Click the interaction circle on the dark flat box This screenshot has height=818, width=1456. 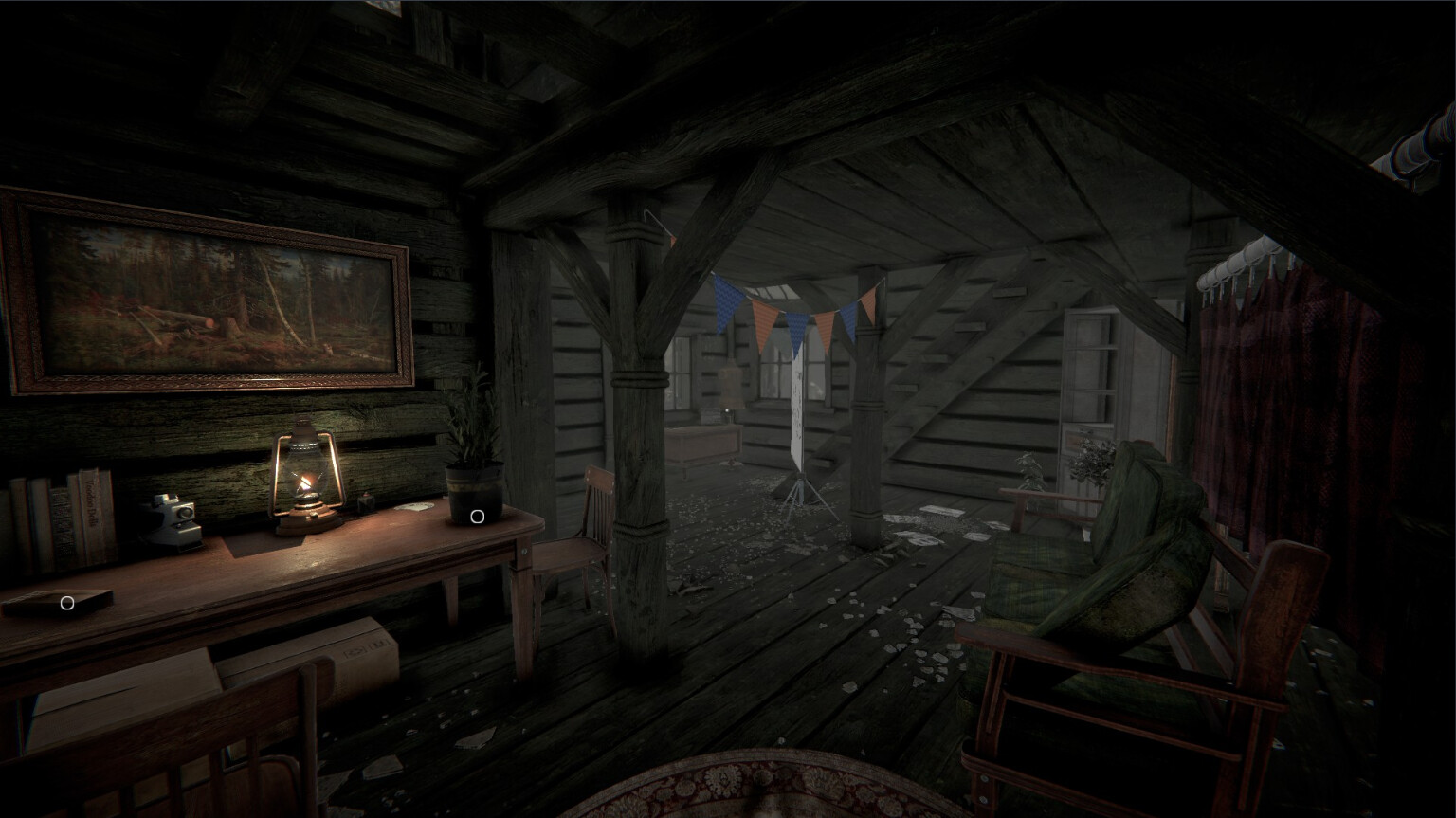click(x=67, y=603)
